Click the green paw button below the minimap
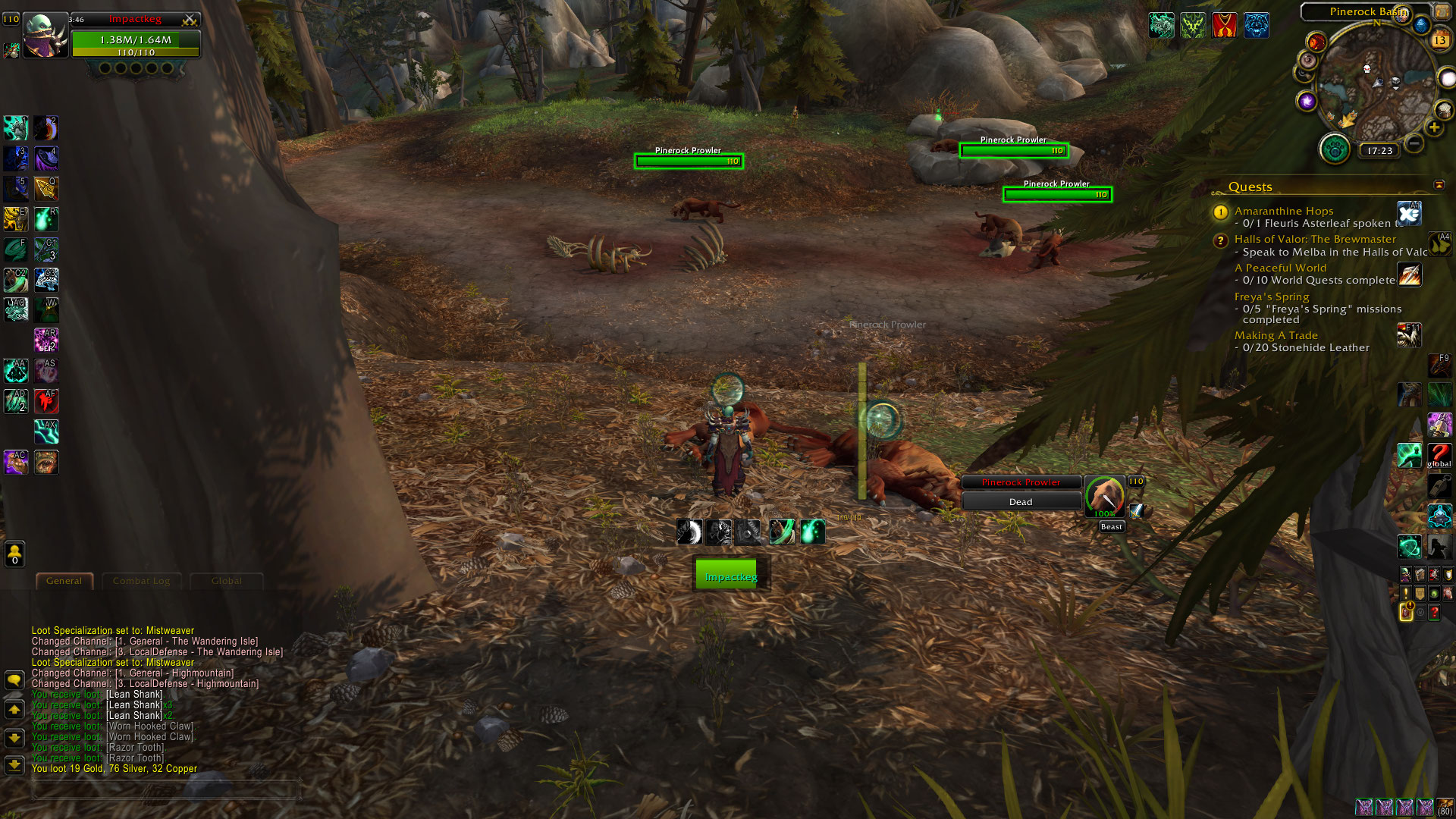This screenshot has height=819, width=1456. (1335, 149)
